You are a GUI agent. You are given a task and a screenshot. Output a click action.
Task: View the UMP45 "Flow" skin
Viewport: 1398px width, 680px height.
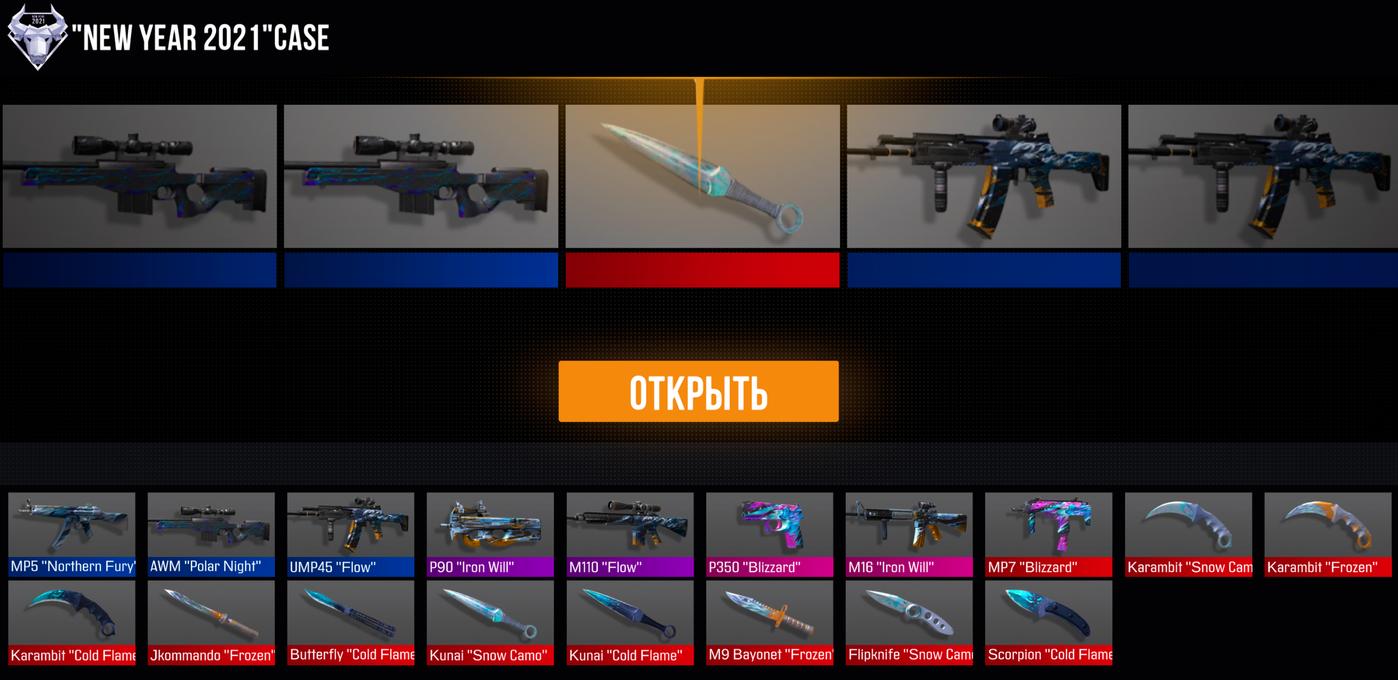coord(351,534)
